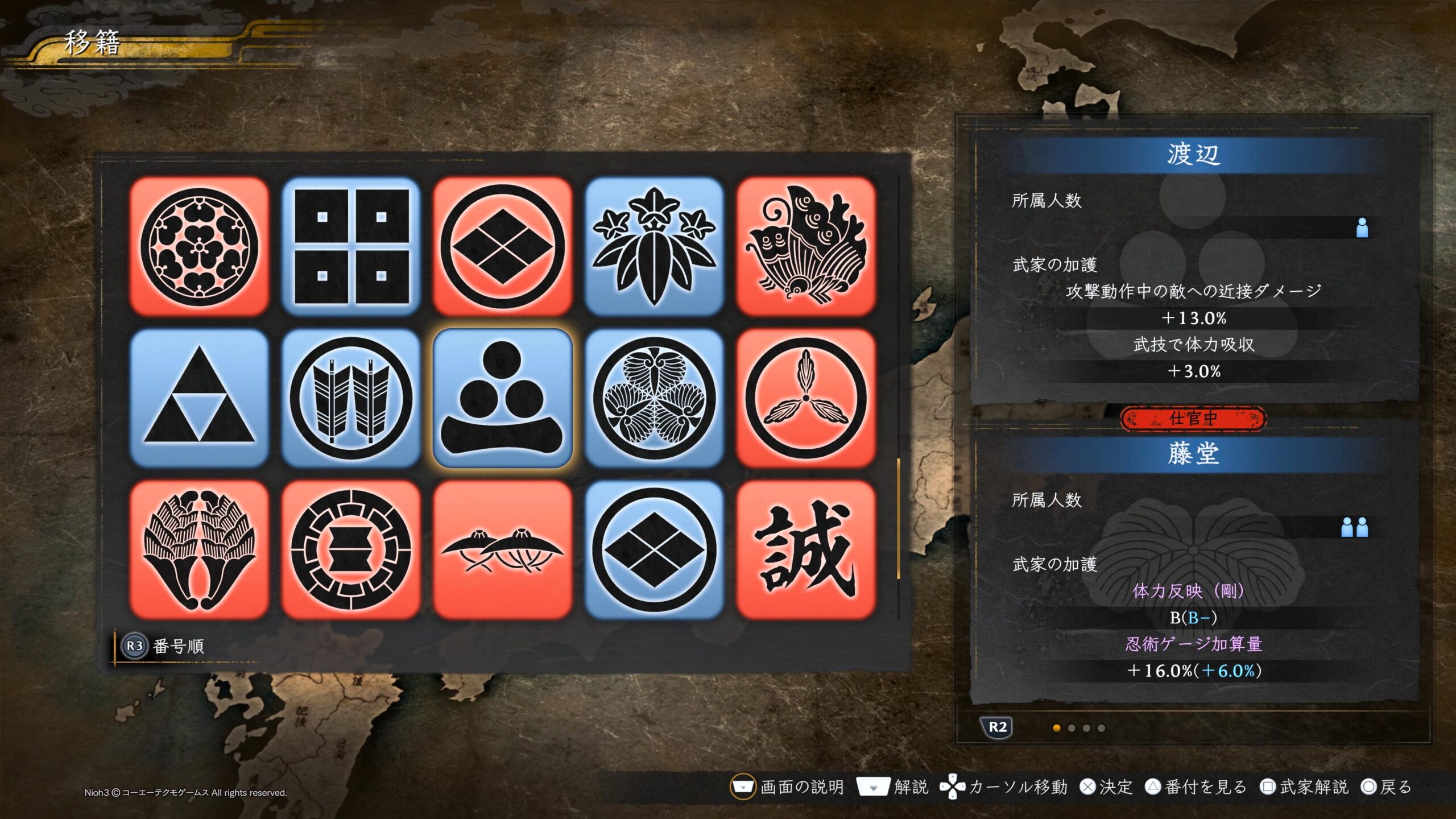Pick the two straw hats crest
The height and width of the screenshot is (819, 1456).
[x=503, y=550]
